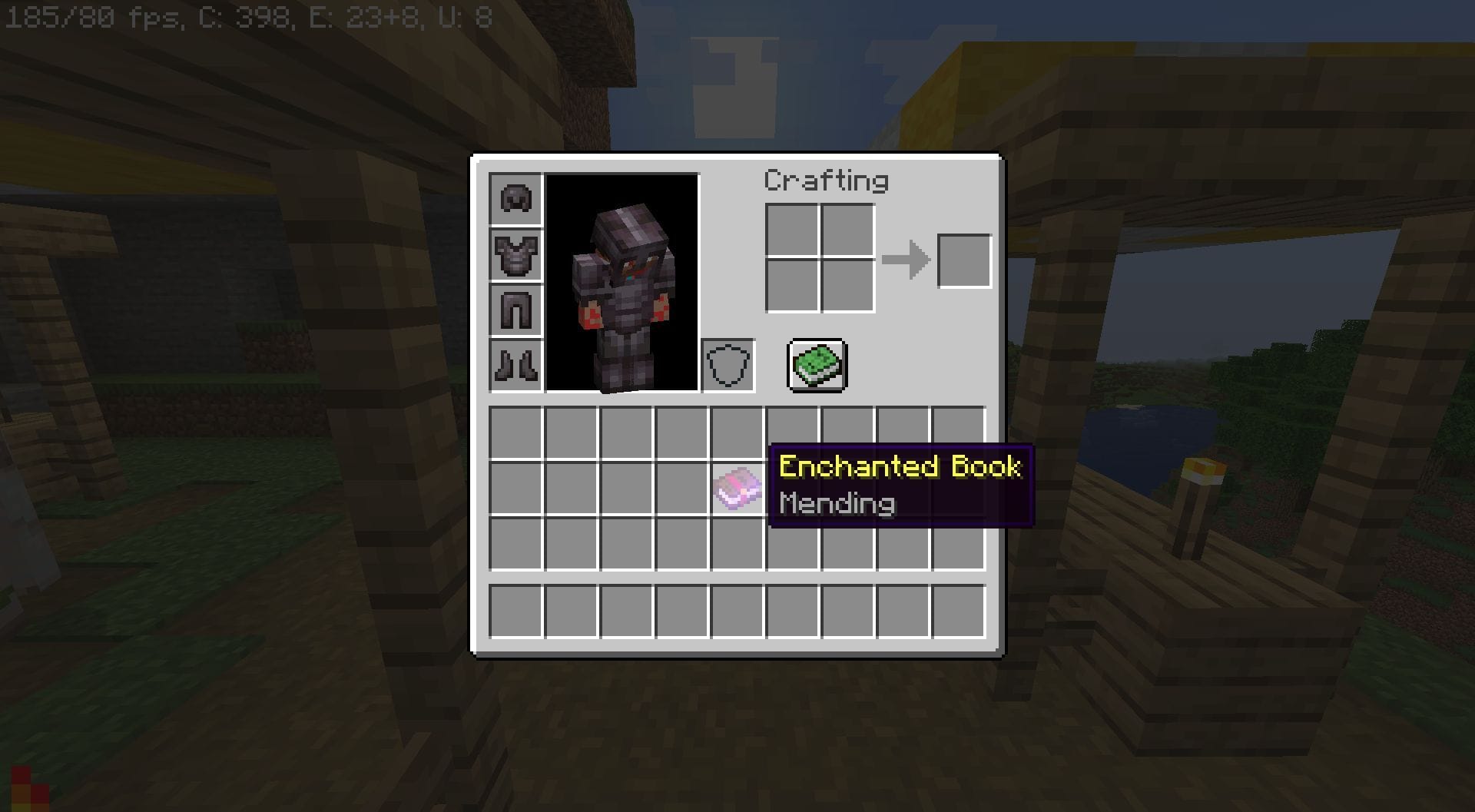Click the Crafting label text
The image size is (1475, 812).
(826, 181)
